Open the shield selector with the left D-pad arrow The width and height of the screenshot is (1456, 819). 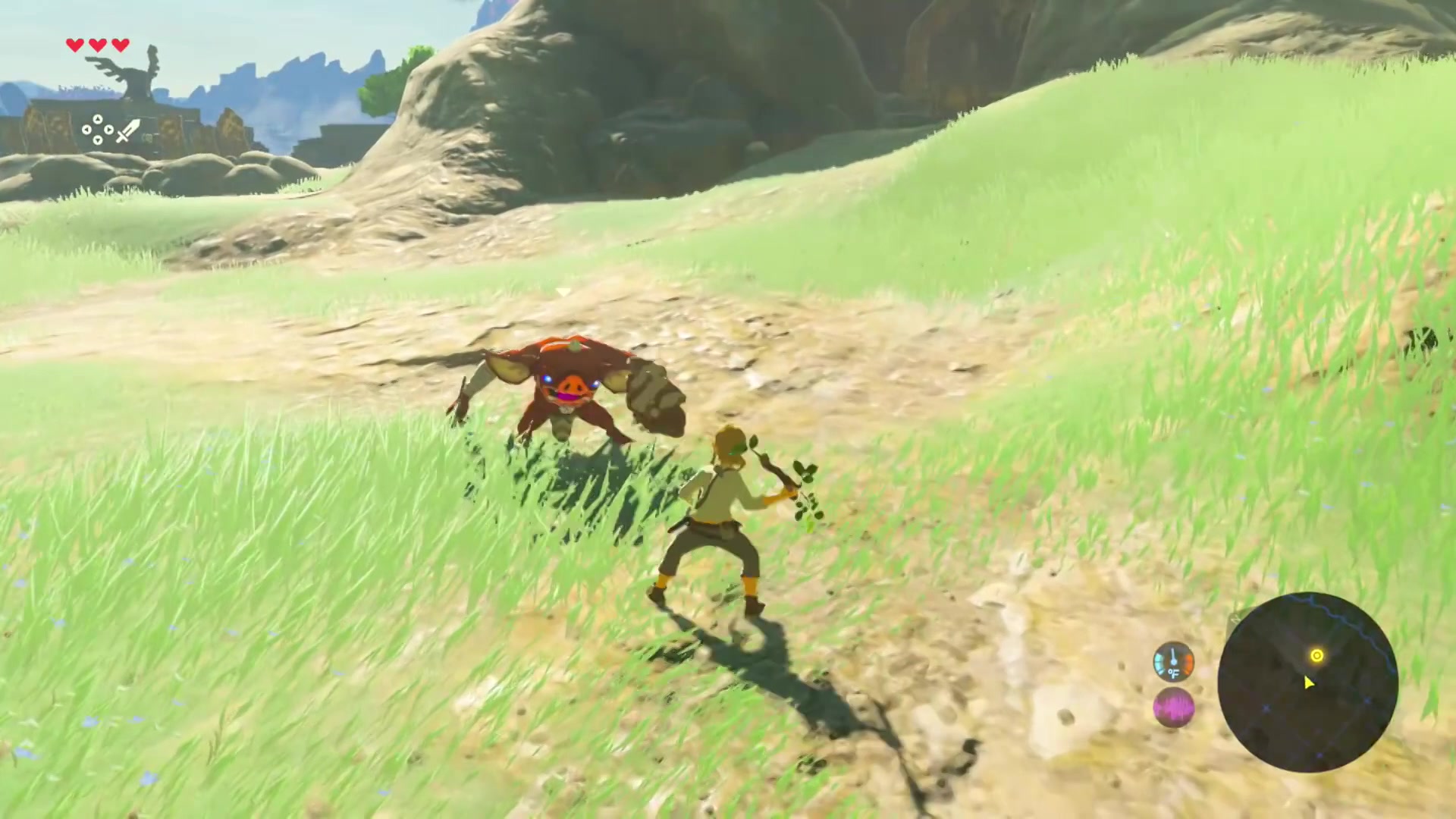coord(86,130)
